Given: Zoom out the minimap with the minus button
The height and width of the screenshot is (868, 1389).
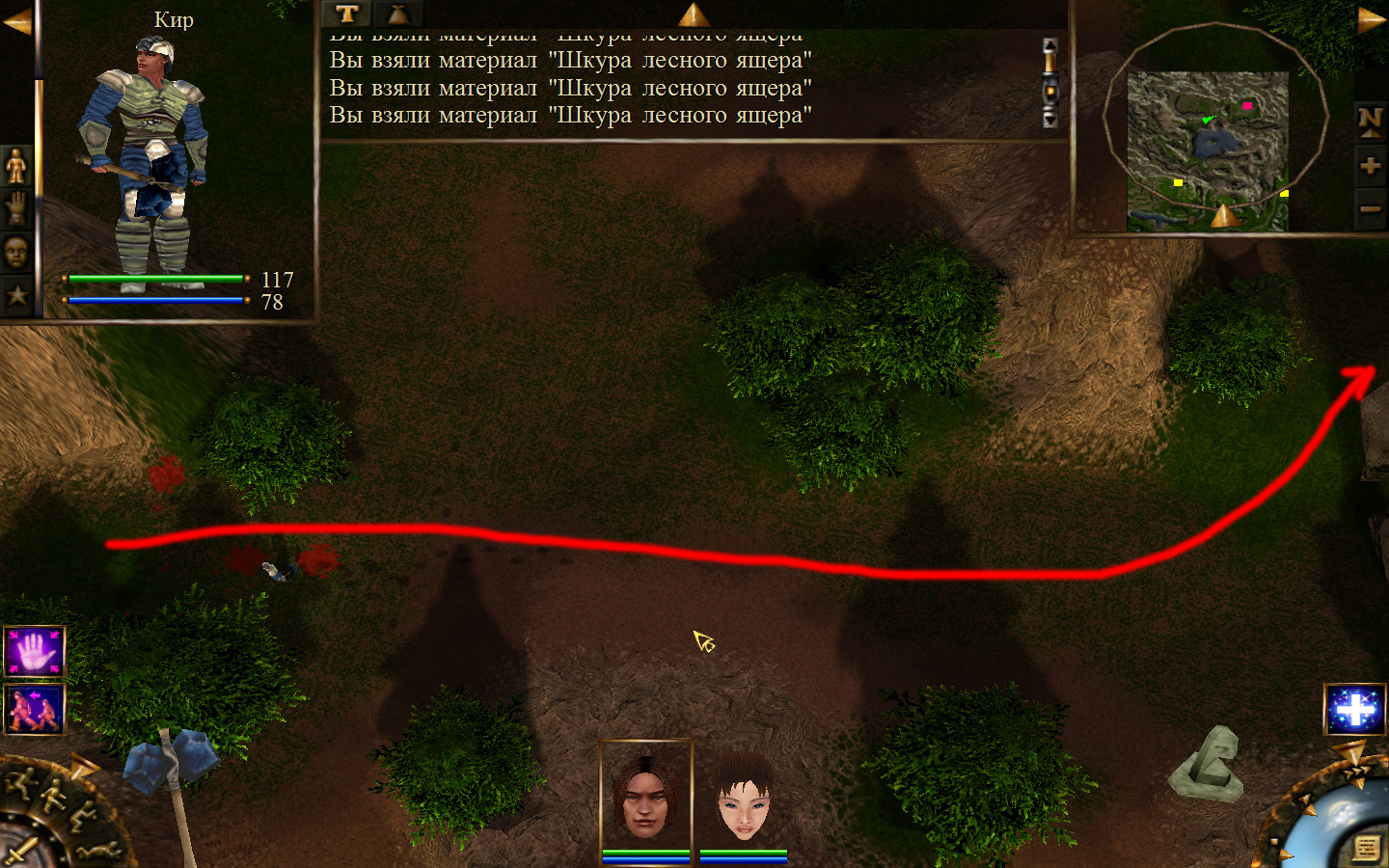Looking at the screenshot, I should coord(1370,208).
